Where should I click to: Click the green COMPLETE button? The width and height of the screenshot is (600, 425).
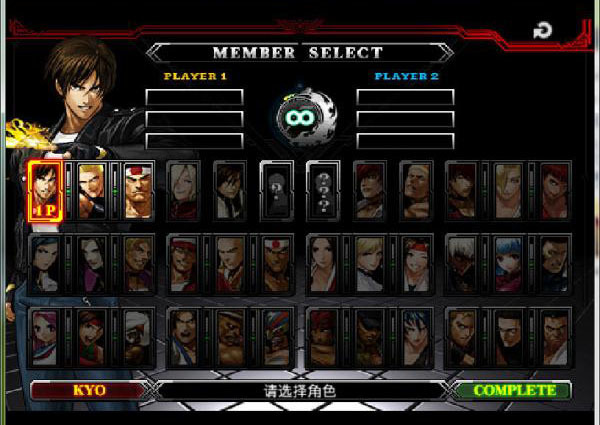(514, 390)
